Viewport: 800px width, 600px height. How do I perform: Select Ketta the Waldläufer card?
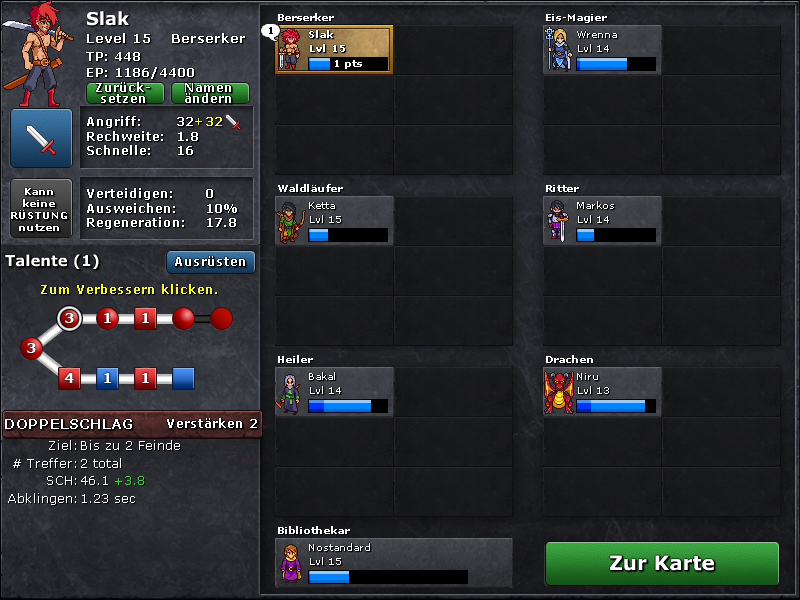pyautogui.click(x=334, y=220)
